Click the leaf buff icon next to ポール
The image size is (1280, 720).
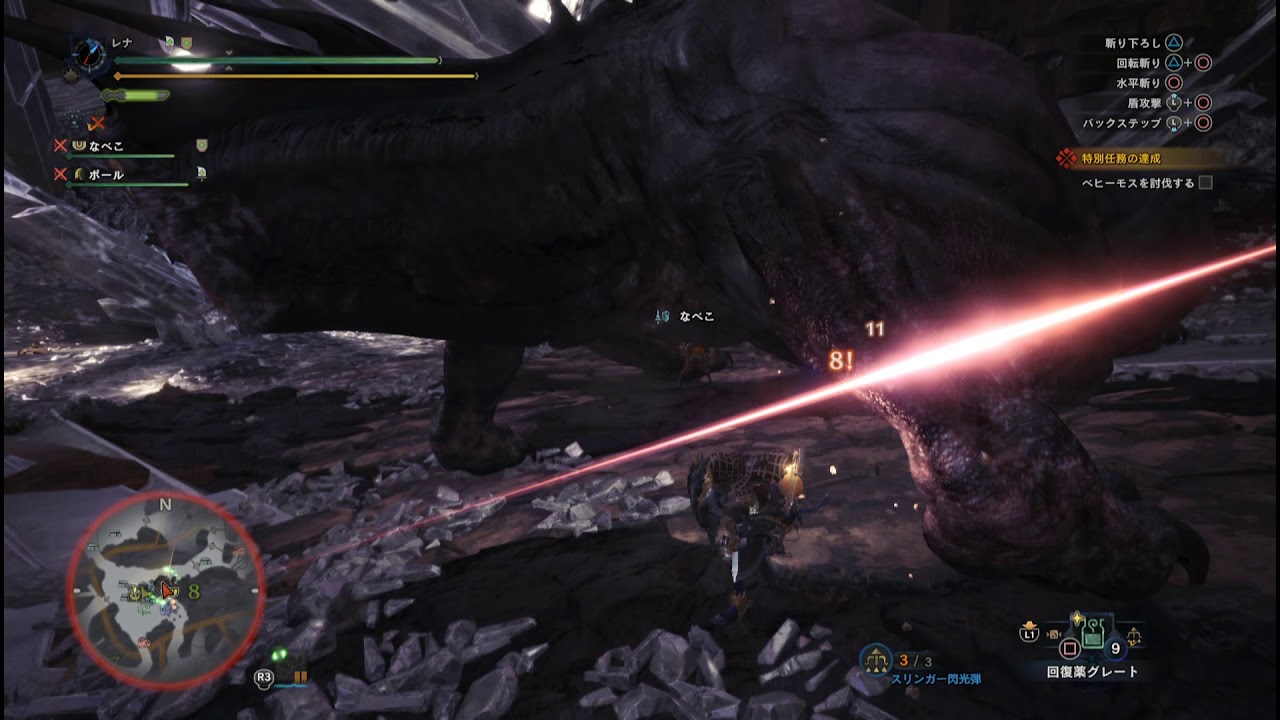coord(200,173)
